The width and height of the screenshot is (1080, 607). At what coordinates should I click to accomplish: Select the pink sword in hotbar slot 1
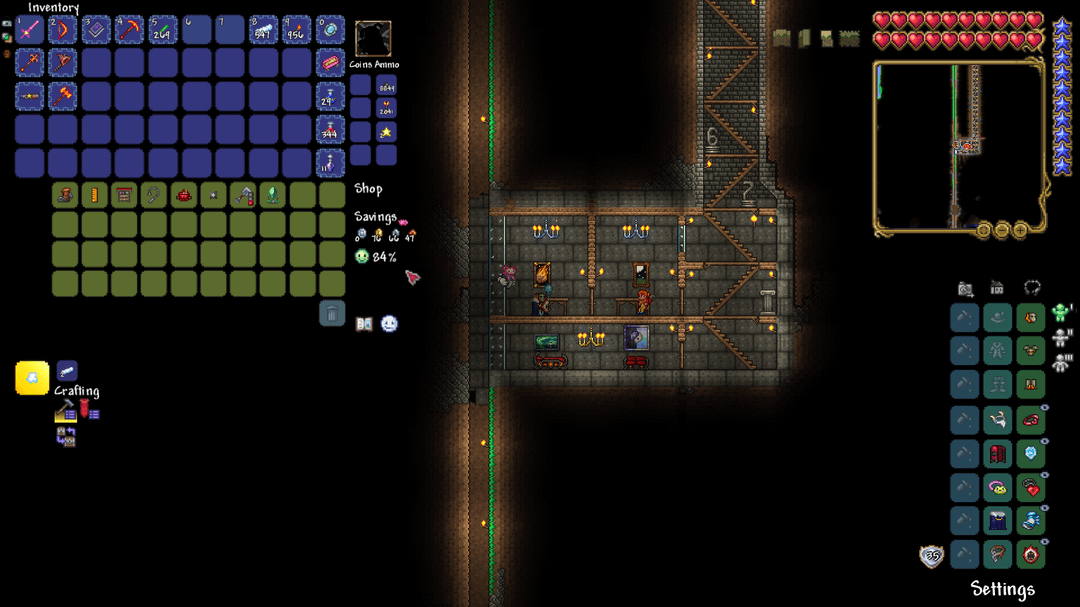tap(29, 30)
